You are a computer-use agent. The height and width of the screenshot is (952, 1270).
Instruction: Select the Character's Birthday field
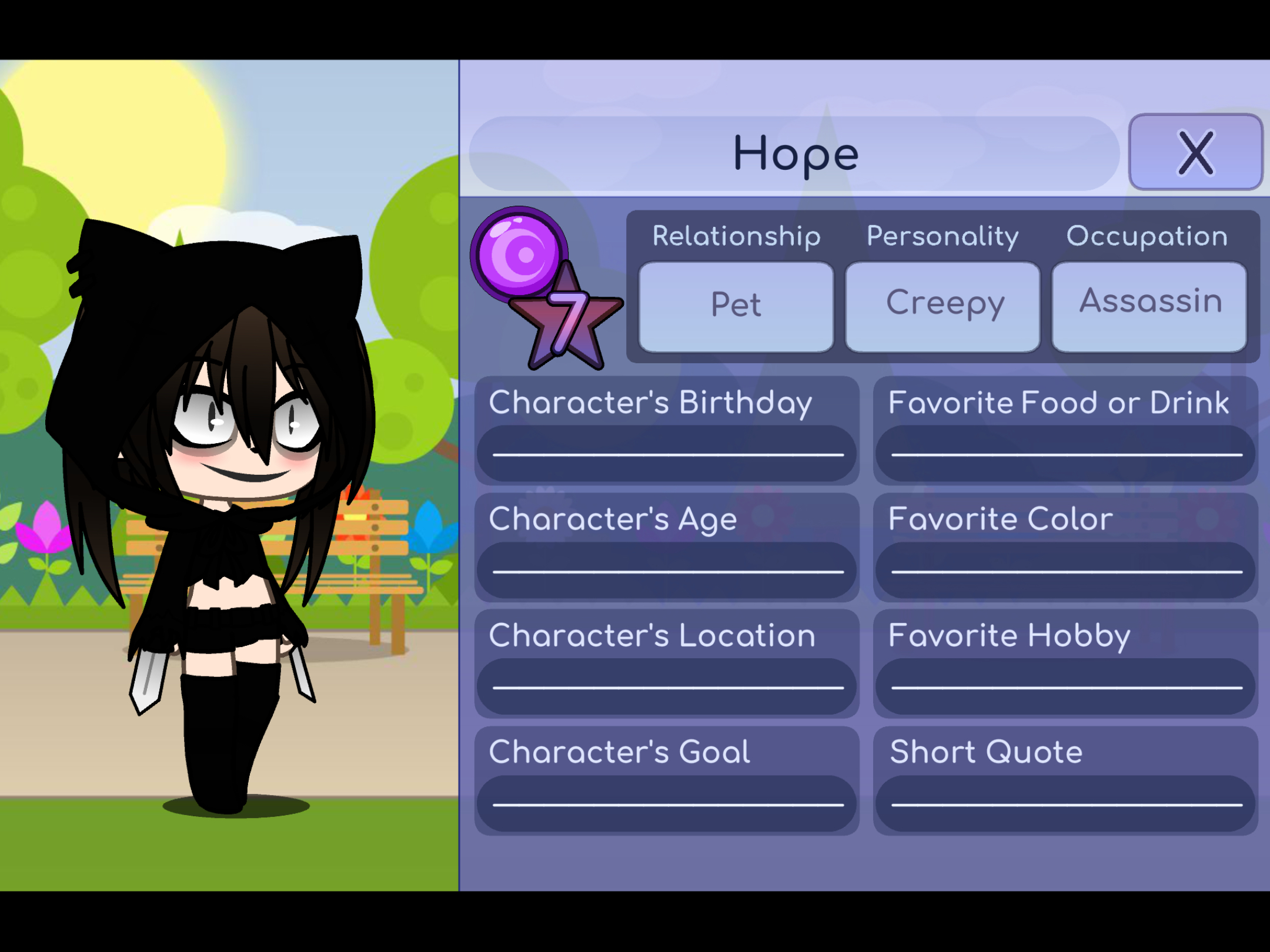point(667,452)
